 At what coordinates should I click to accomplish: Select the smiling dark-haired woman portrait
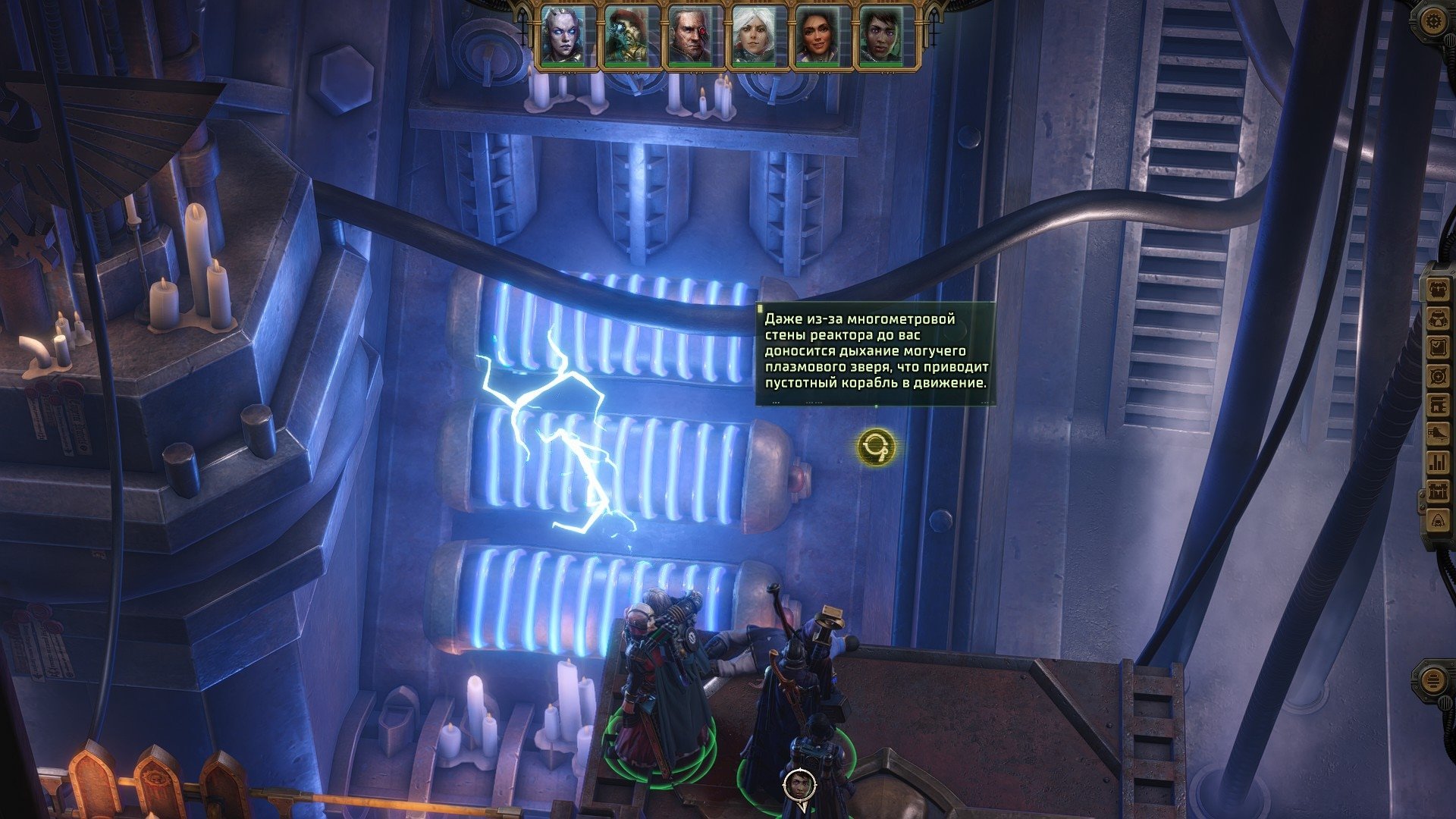click(x=816, y=36)
